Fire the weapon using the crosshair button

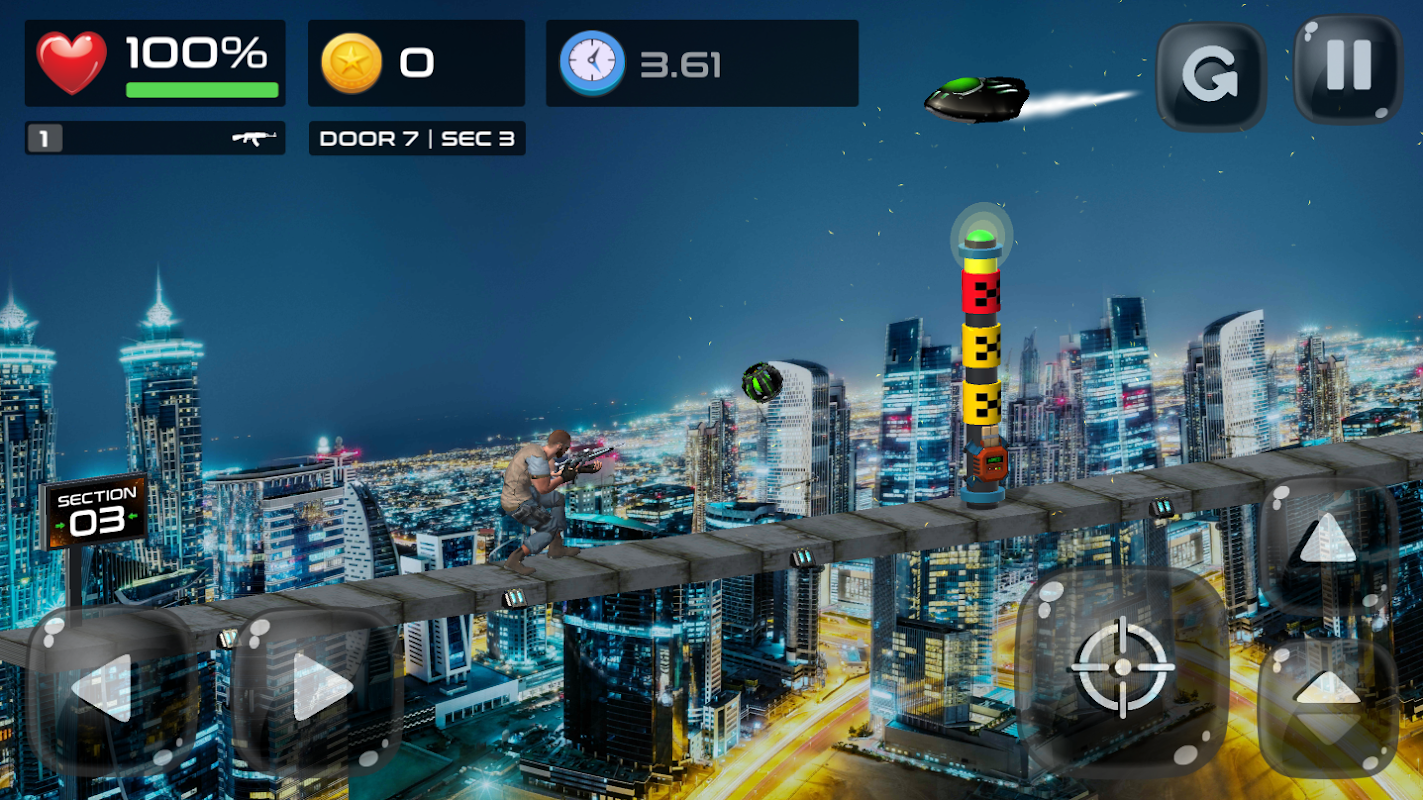1122,666
